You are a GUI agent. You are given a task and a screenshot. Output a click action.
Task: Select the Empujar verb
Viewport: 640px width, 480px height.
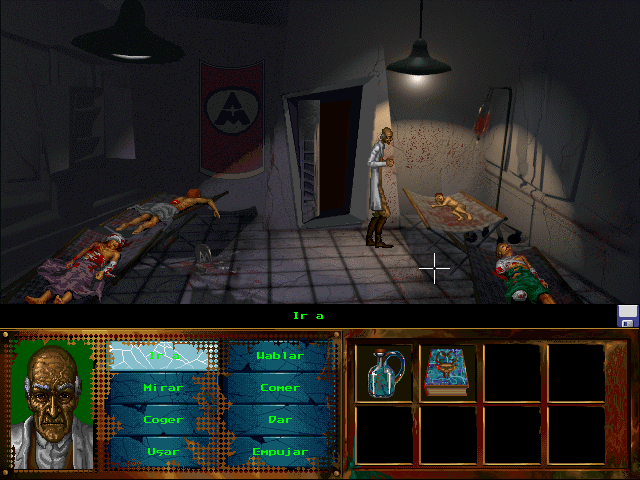tap(279, 451)
